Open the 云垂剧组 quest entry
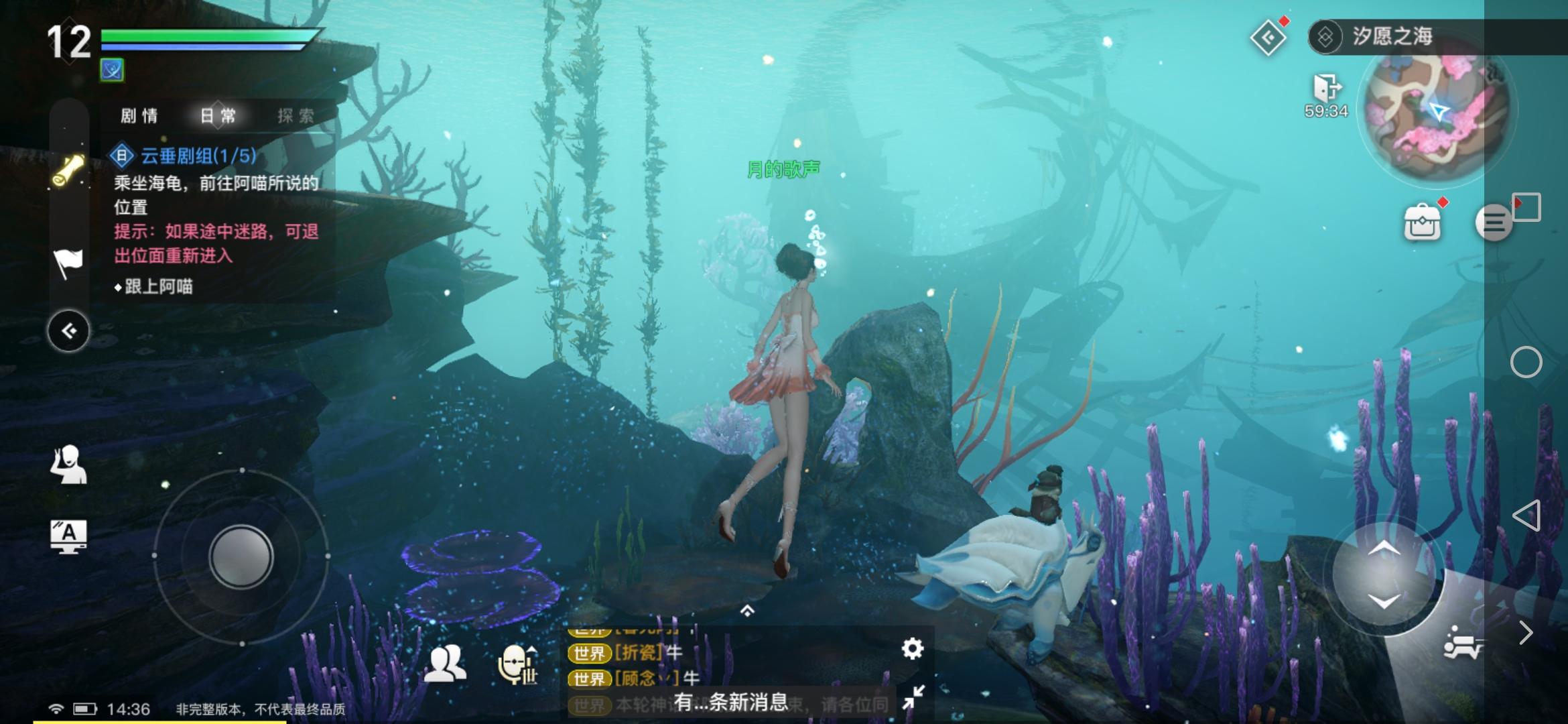The height and width of the screenshot is (724, 1568). click(x=198, y=156)
